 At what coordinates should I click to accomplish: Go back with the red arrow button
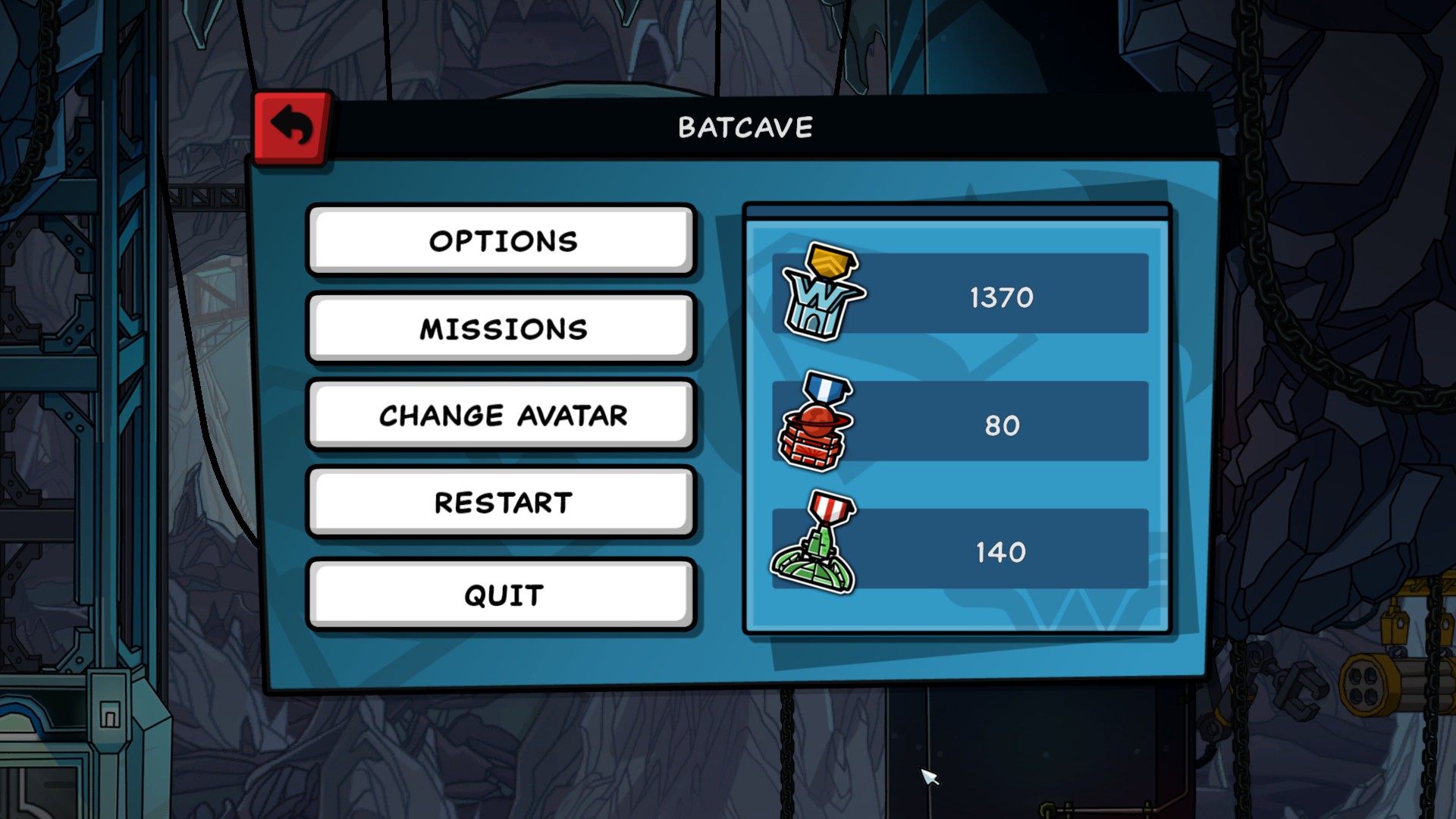292,127
